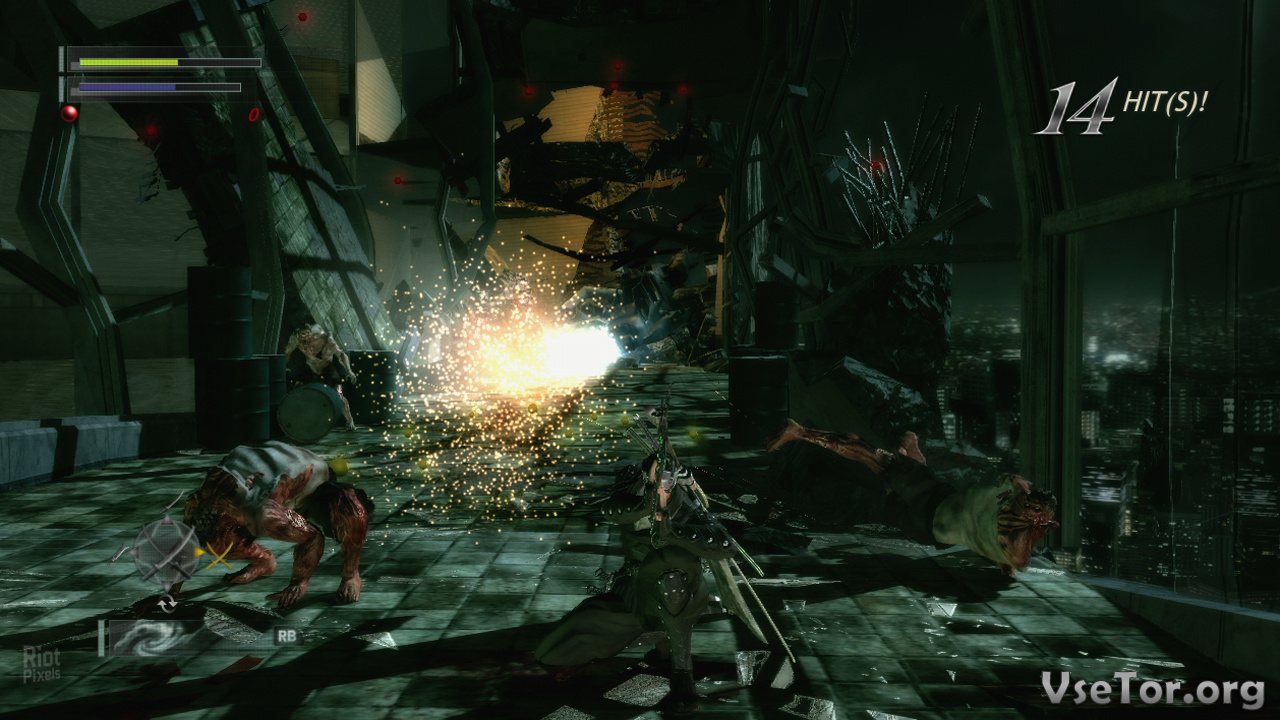Click the circular swap arrows icon
1280x720 pixels.
(167, 603)
